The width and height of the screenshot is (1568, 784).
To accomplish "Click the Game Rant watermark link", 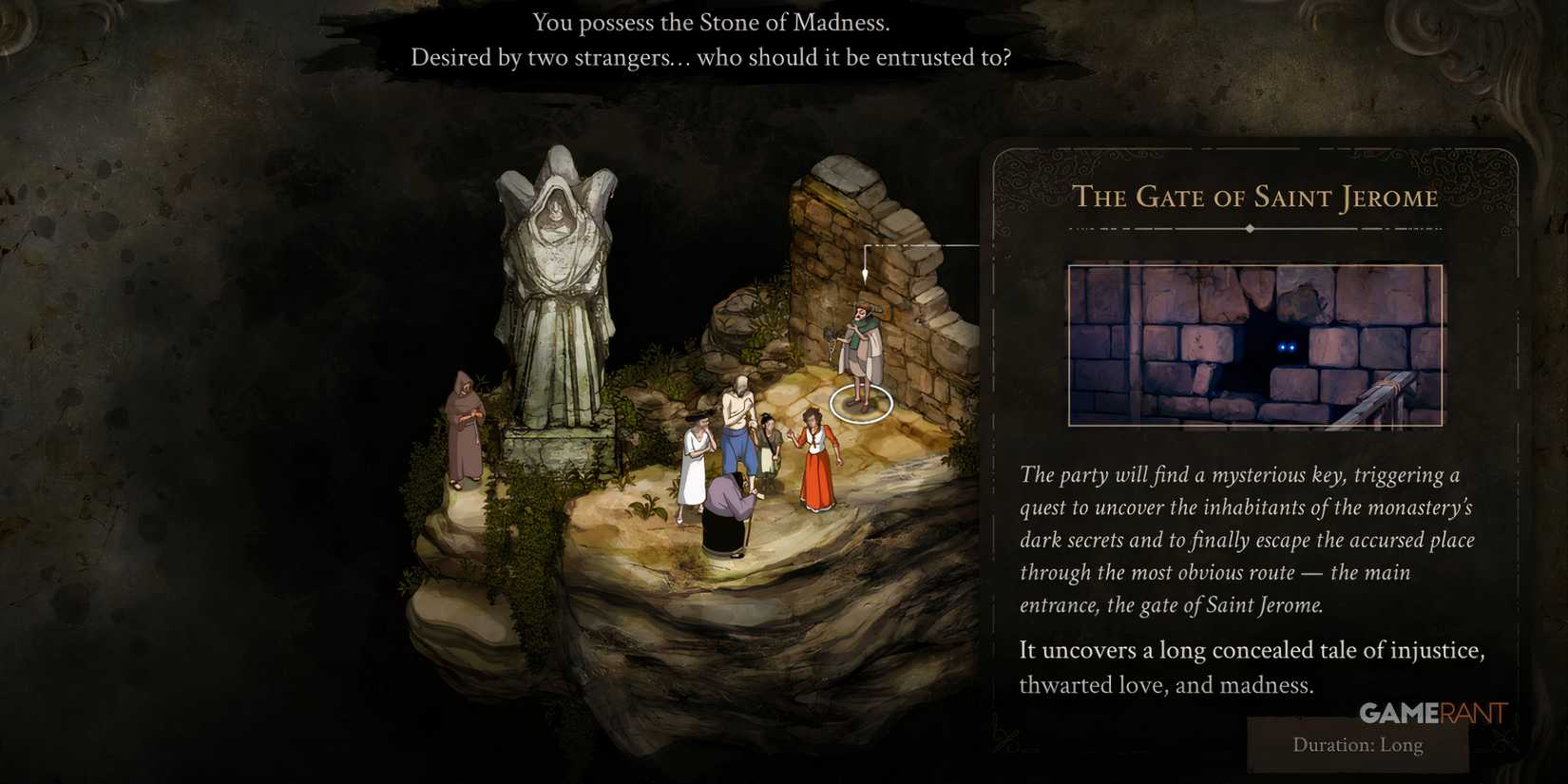I will 1433,714.
